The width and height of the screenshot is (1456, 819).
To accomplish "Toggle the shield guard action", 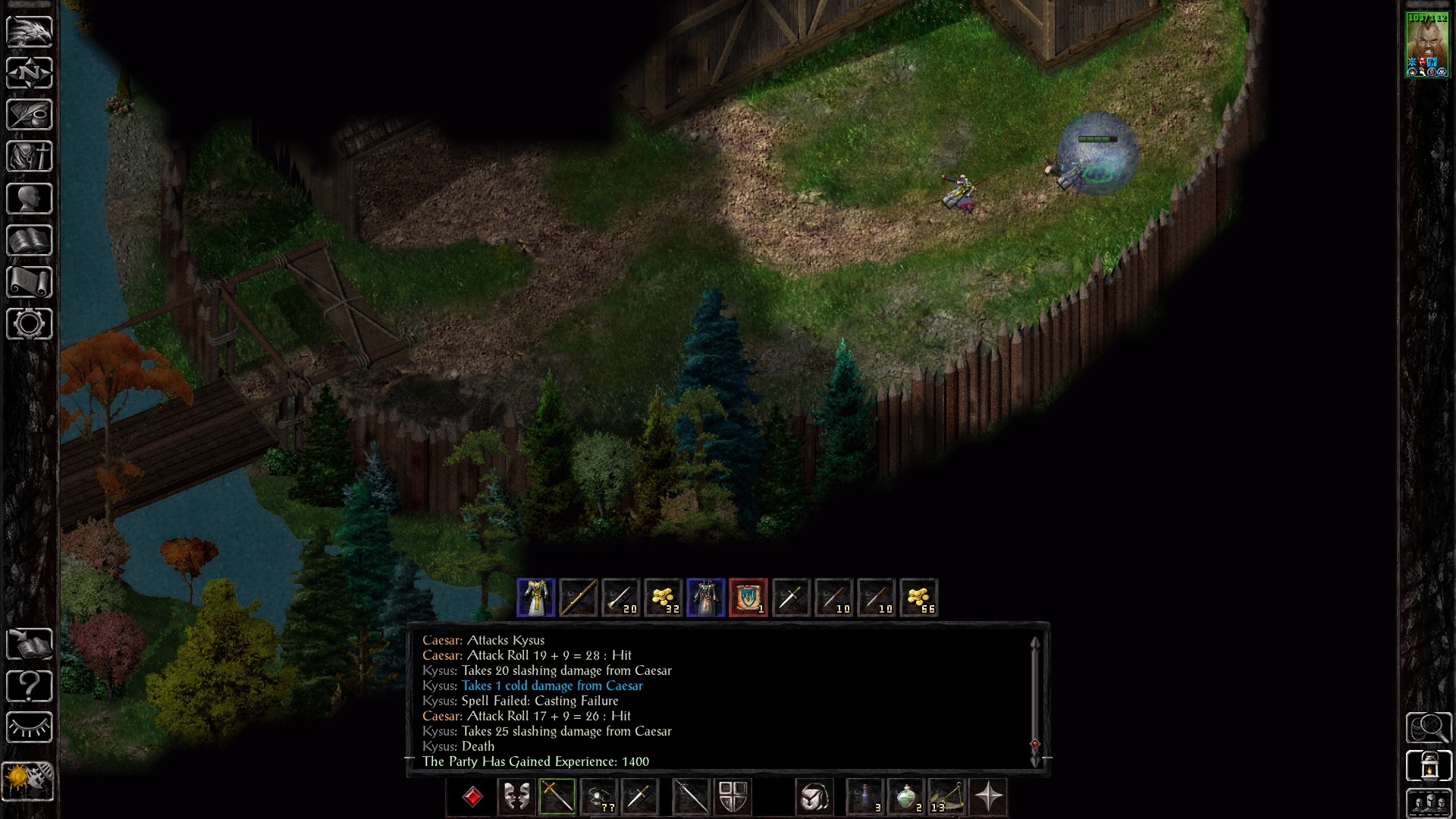I will pyautogui.click(x=733, y=797).
